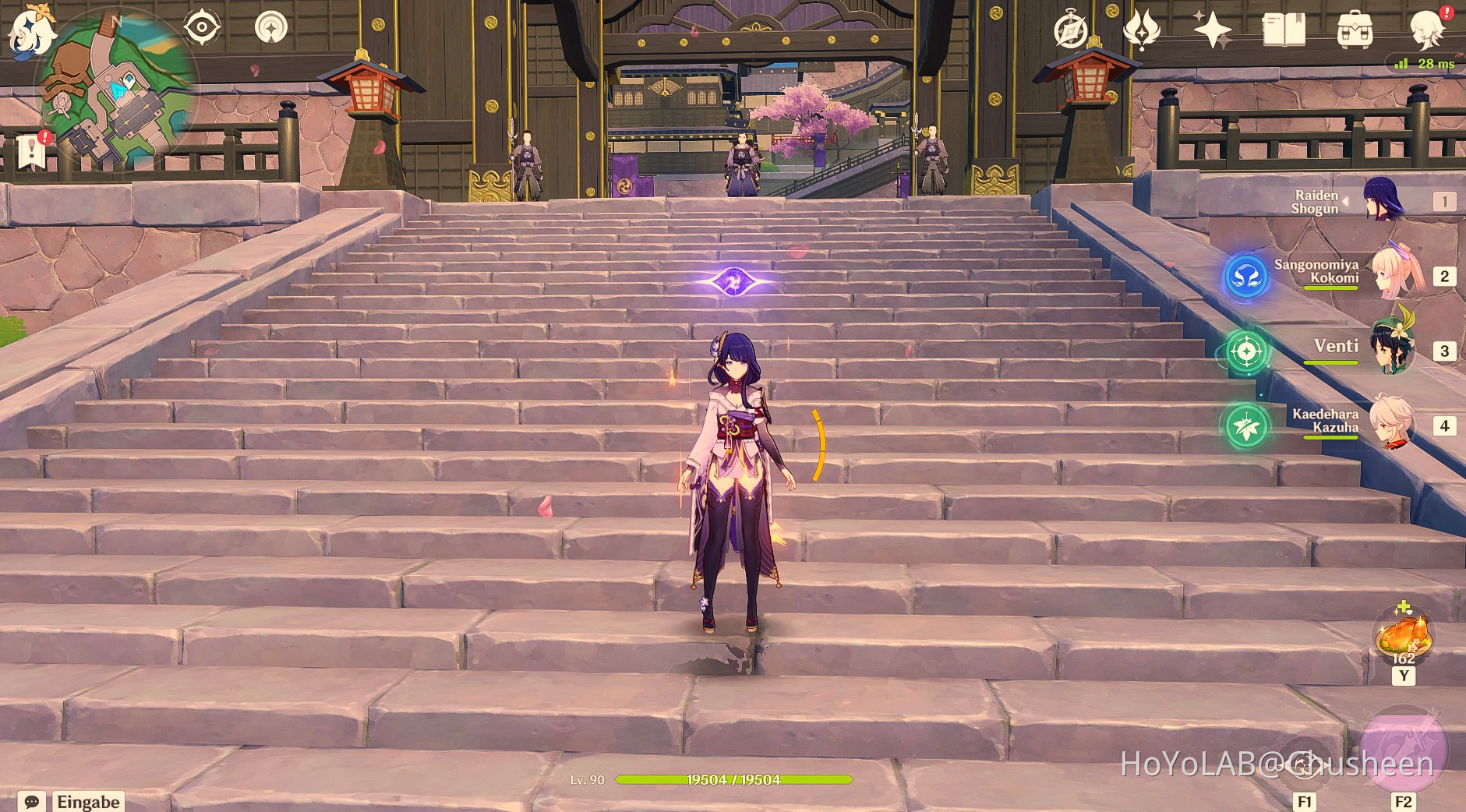Open the chat speech bubble icon

click(32, 802)
